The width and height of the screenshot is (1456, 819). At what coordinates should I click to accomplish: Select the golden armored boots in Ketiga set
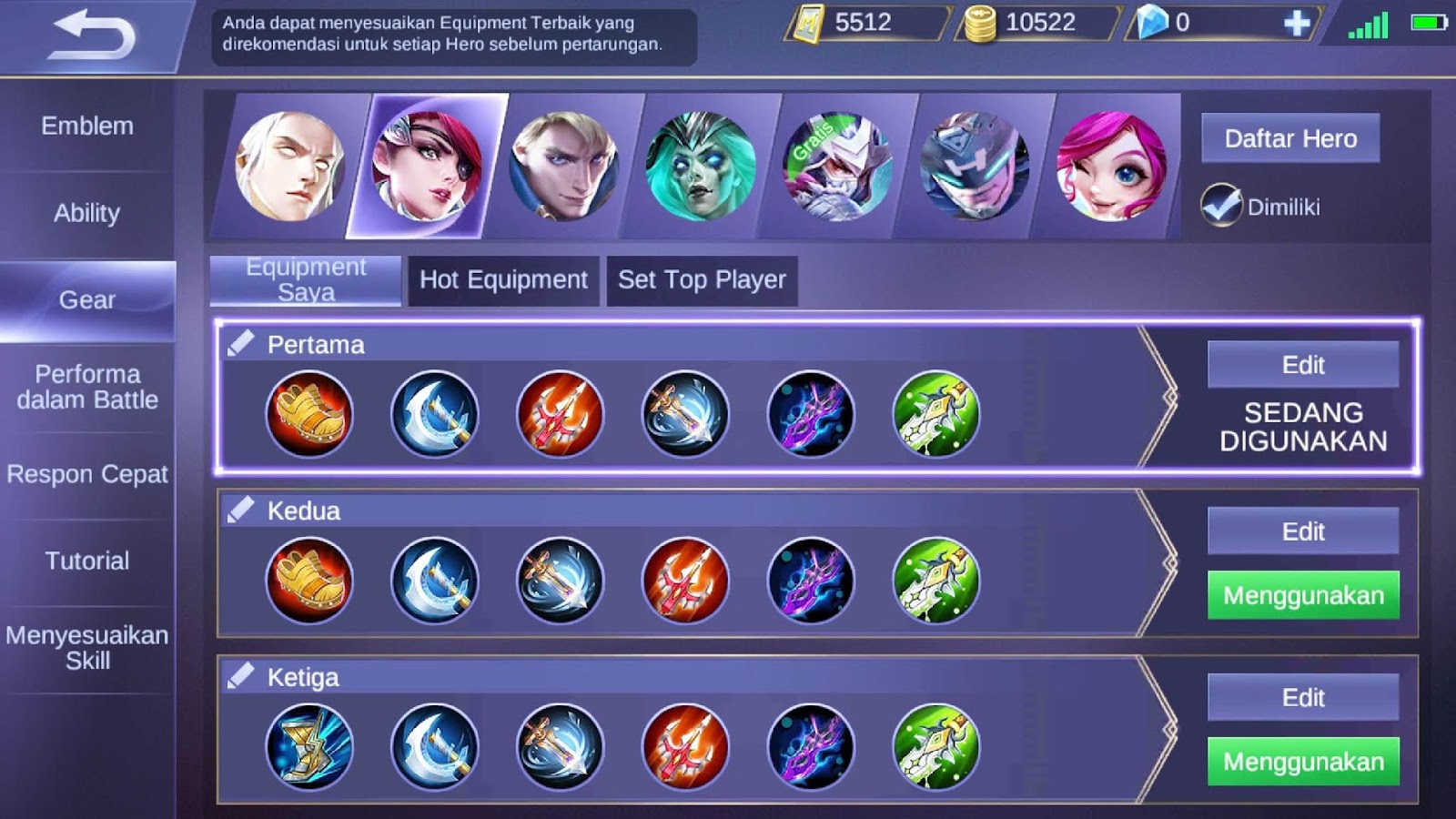(309, 746)
